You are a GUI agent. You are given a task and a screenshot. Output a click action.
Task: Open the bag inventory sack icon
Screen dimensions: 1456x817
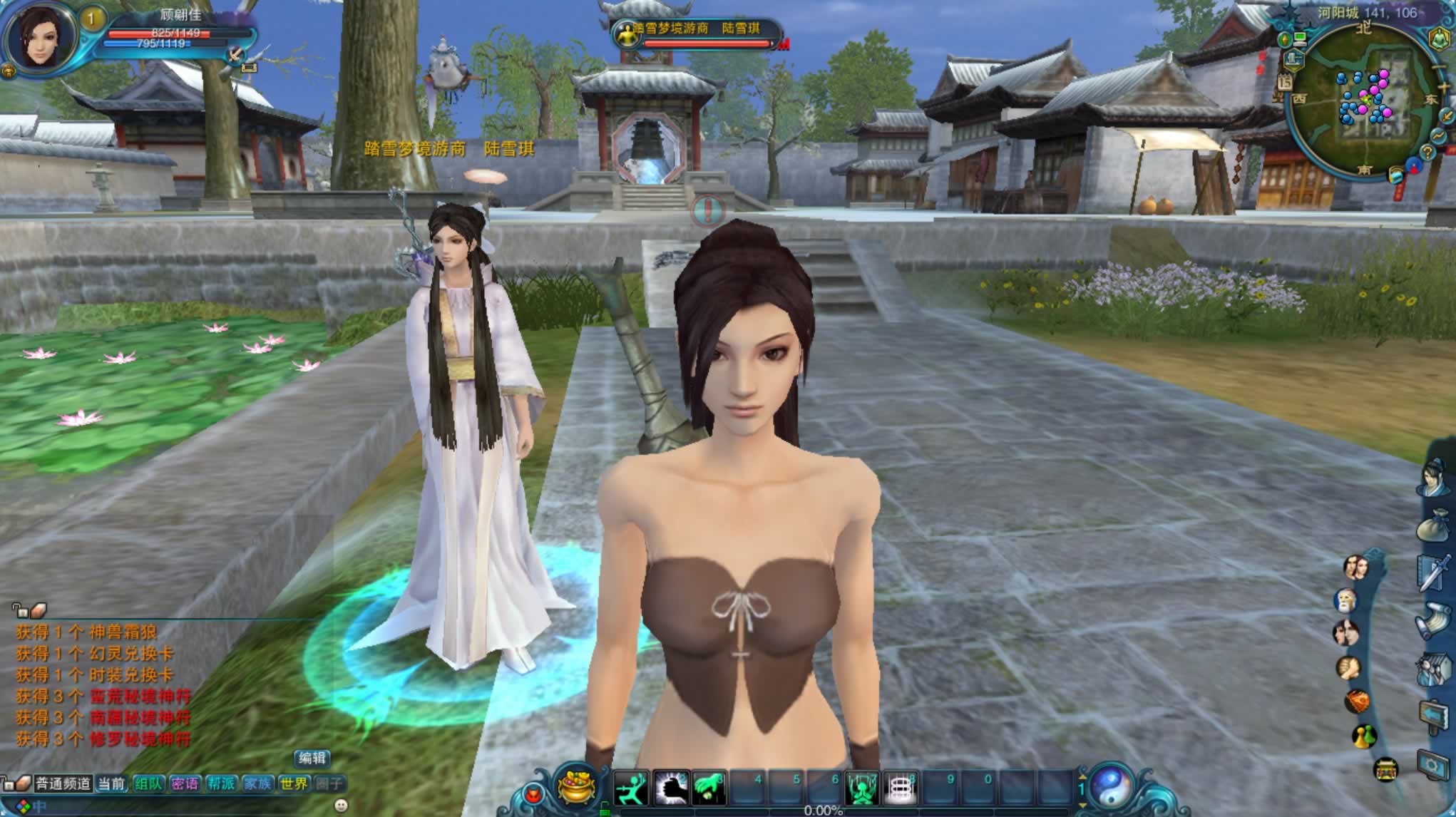(1435, 525)
